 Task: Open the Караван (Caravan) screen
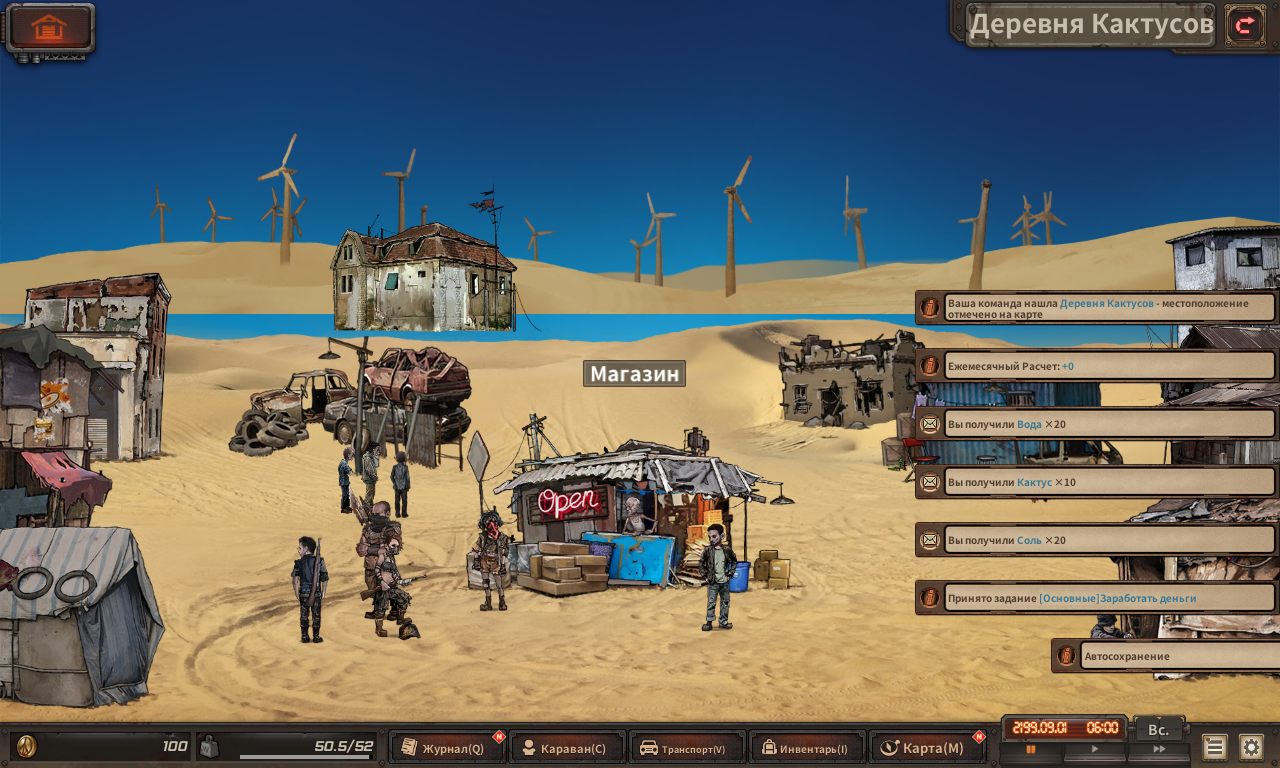(x=567, y=748)
